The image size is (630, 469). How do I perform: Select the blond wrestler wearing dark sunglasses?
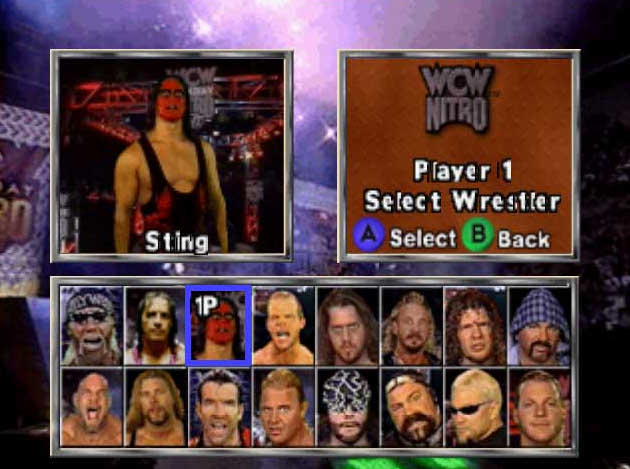(475, 407)
